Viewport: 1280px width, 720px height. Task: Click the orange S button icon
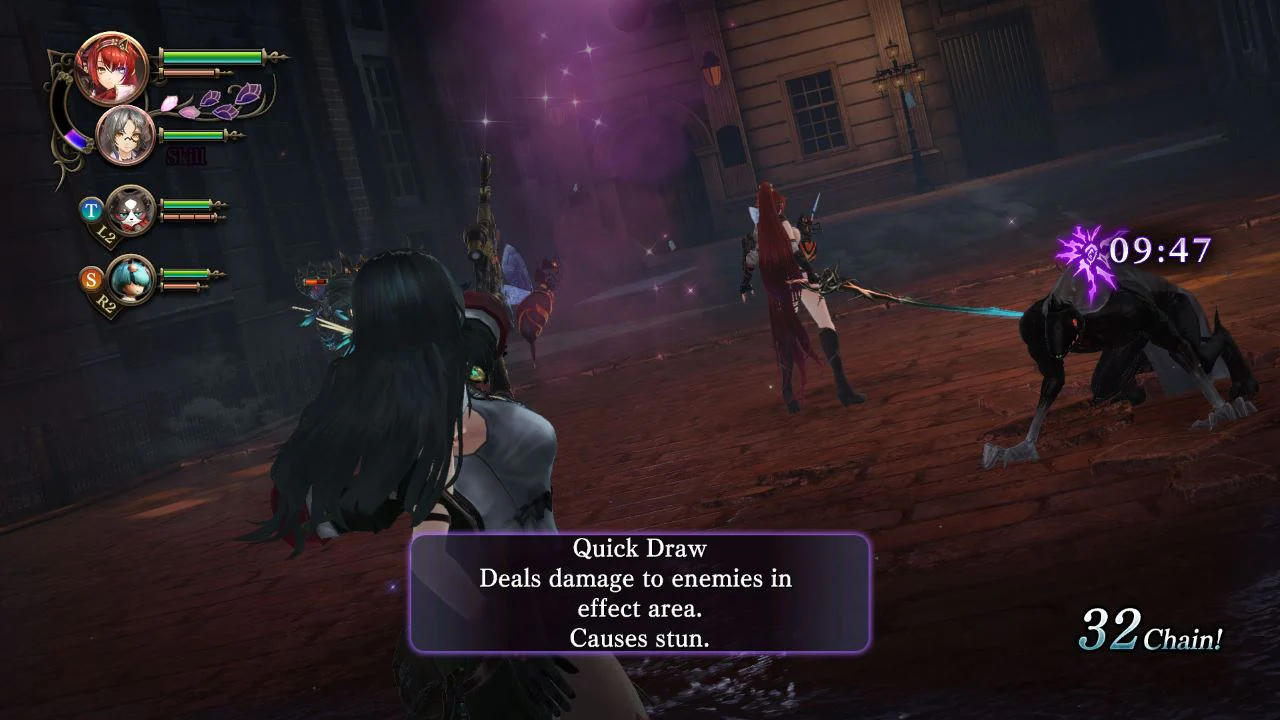92,277
